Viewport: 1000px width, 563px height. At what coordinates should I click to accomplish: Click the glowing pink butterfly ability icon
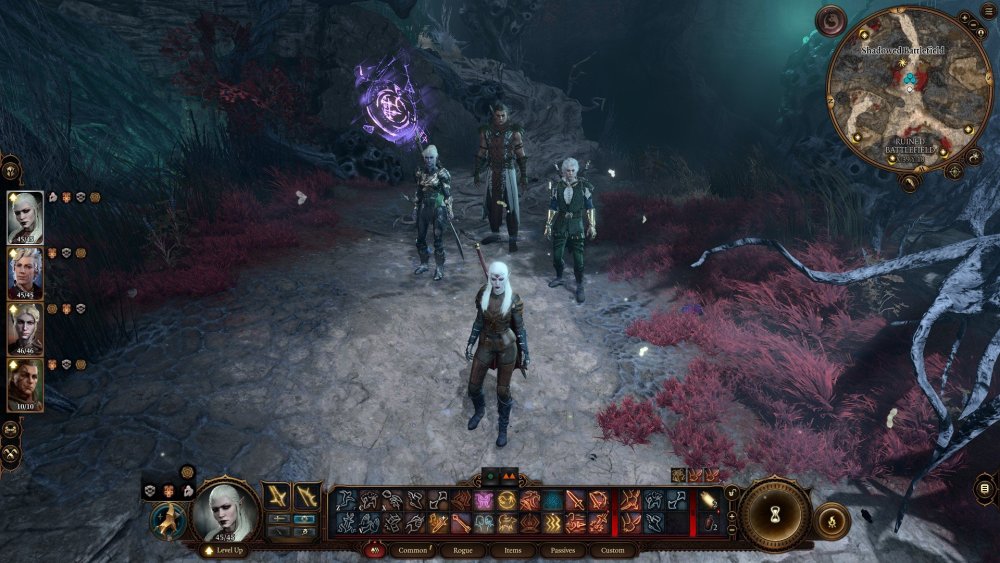point(484,501)
